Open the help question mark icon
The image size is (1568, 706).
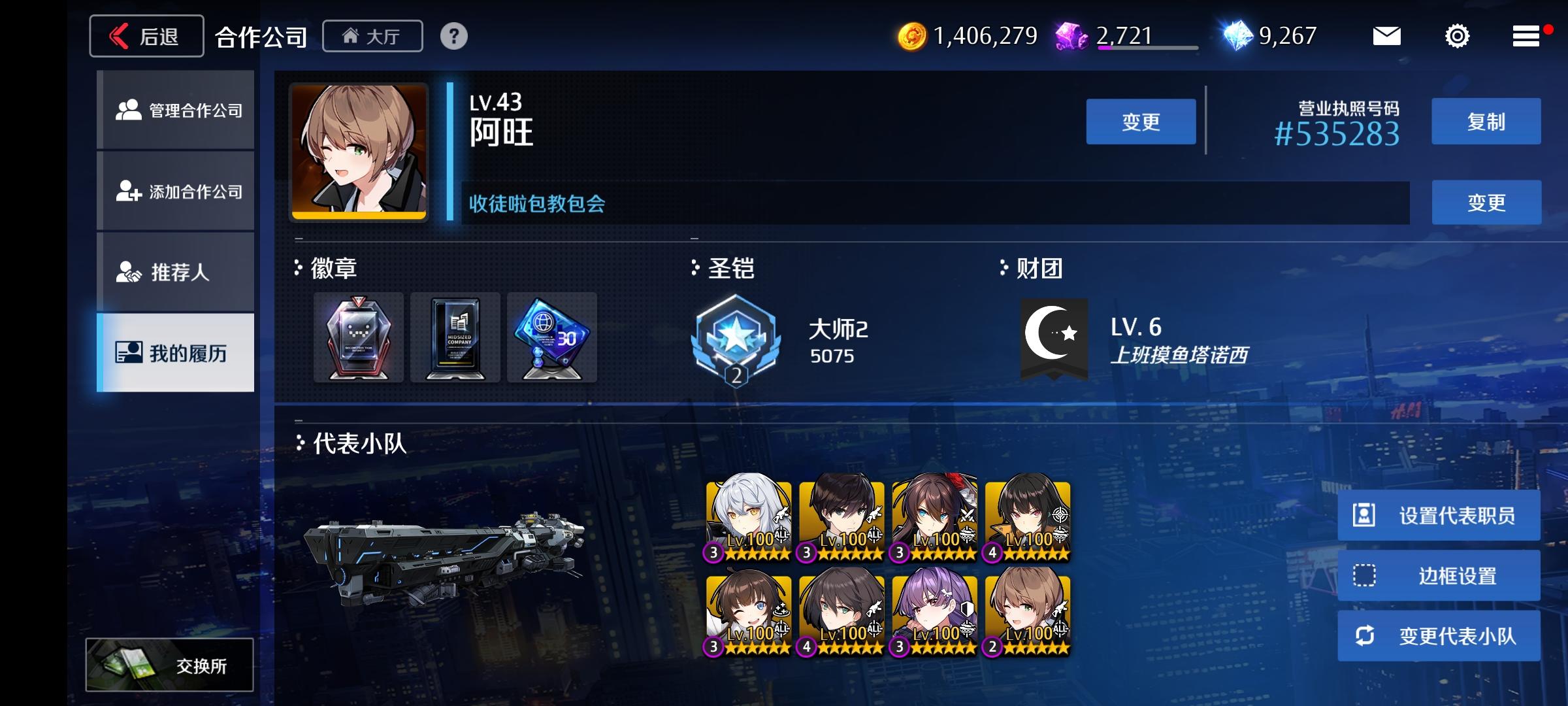453,37
